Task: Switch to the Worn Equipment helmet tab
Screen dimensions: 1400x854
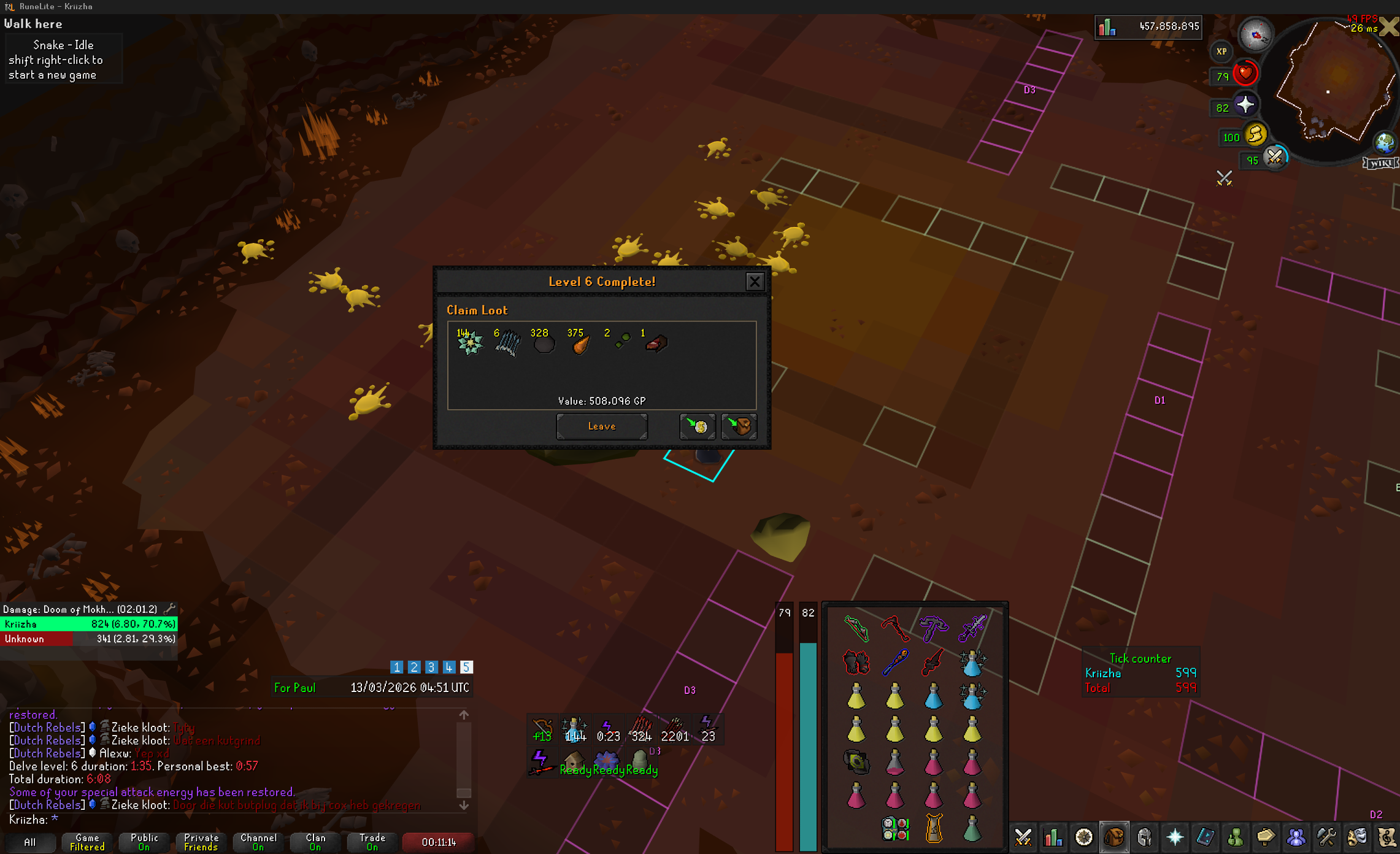Action: pyautogui.click(x=1144, y=837)
